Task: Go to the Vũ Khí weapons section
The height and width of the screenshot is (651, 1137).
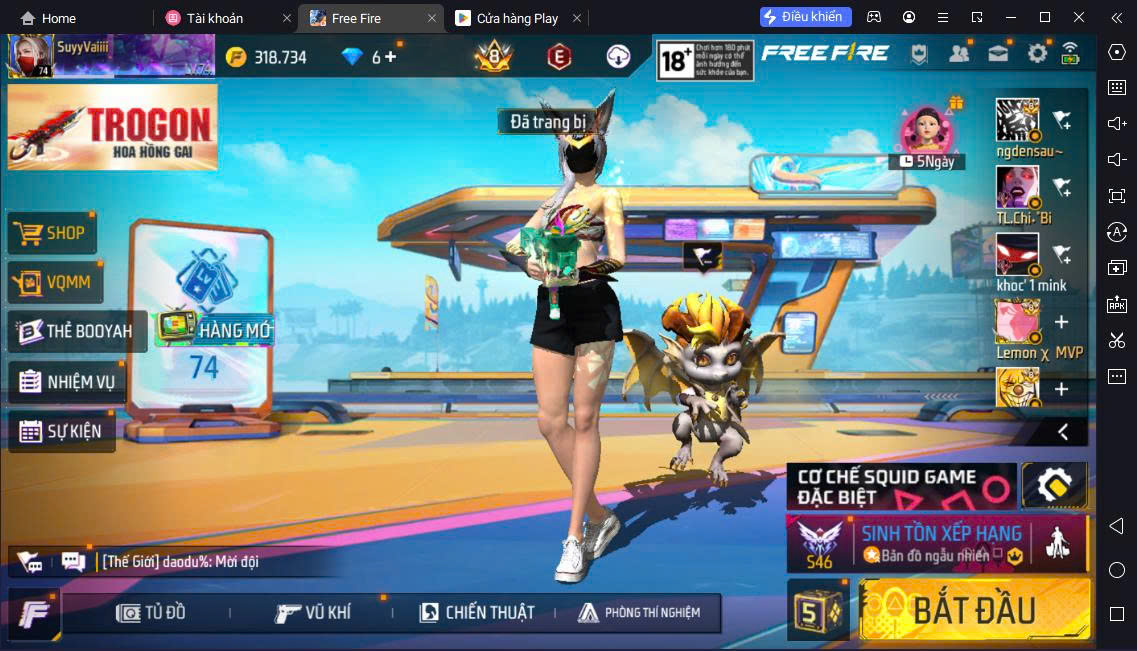Action: point(313,612)
